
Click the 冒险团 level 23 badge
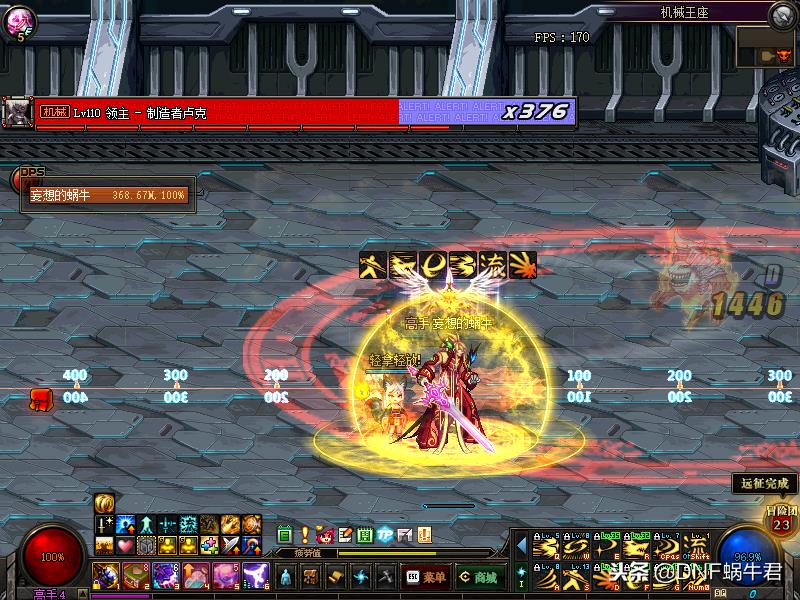tap(780, 520)
